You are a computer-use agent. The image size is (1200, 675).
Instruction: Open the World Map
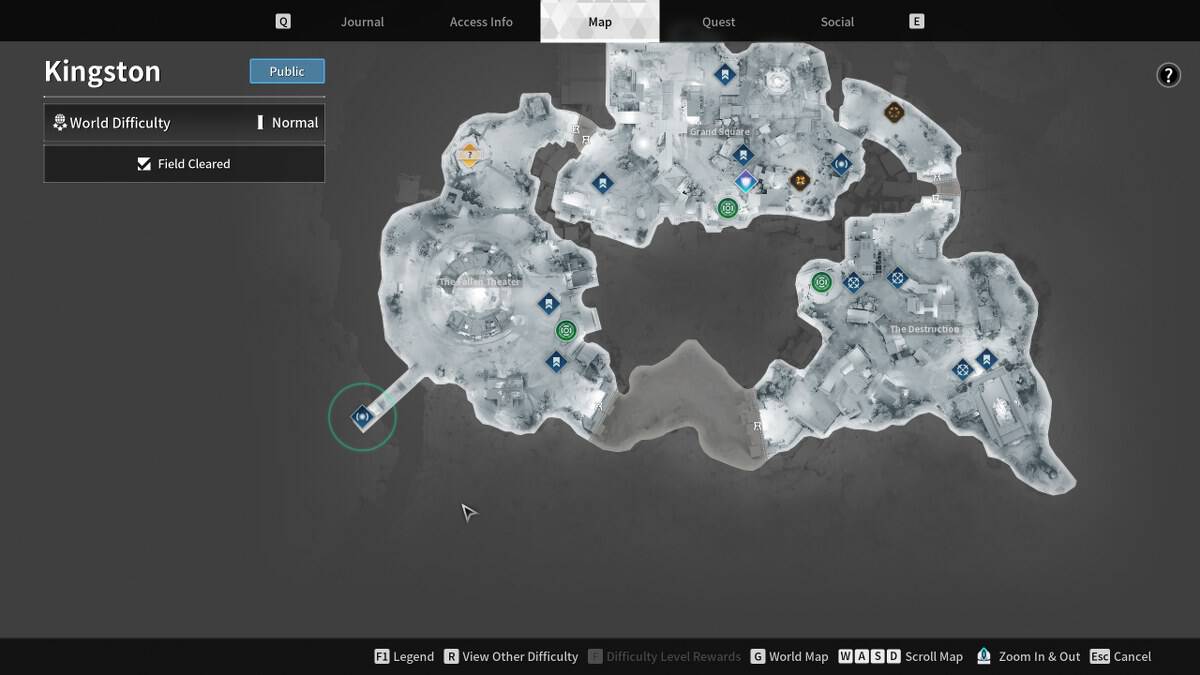click(789, 657)
